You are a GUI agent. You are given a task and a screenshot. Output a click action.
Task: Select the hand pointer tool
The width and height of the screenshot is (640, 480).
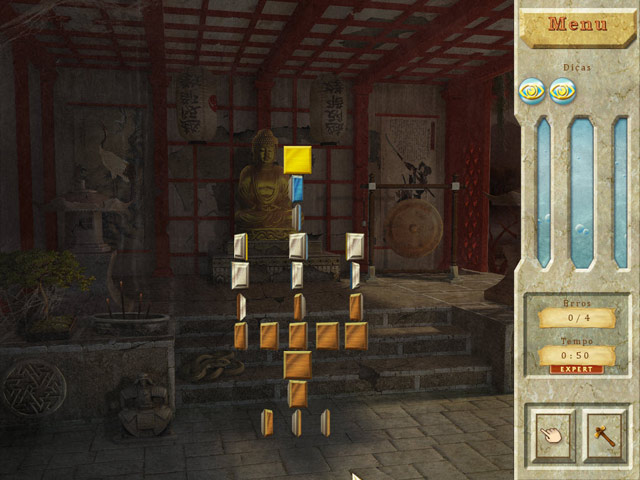tap(552, 435)
